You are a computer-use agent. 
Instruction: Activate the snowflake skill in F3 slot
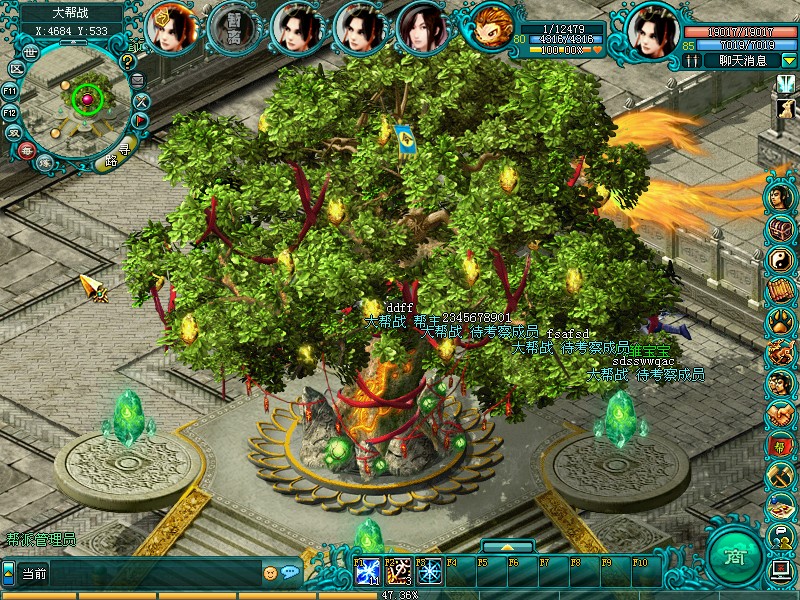(429, 572)
